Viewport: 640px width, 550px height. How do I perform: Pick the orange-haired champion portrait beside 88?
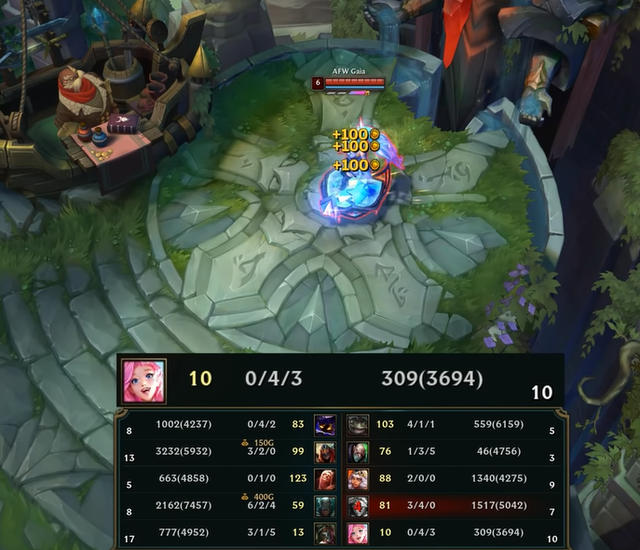click(358, 479)
